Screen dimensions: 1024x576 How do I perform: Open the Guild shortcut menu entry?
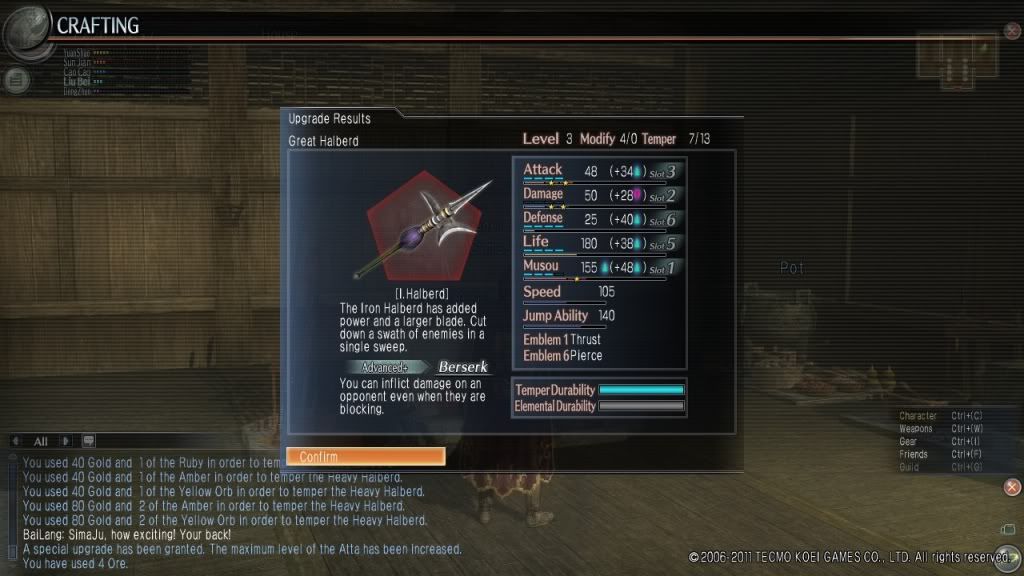click(910, 467)
